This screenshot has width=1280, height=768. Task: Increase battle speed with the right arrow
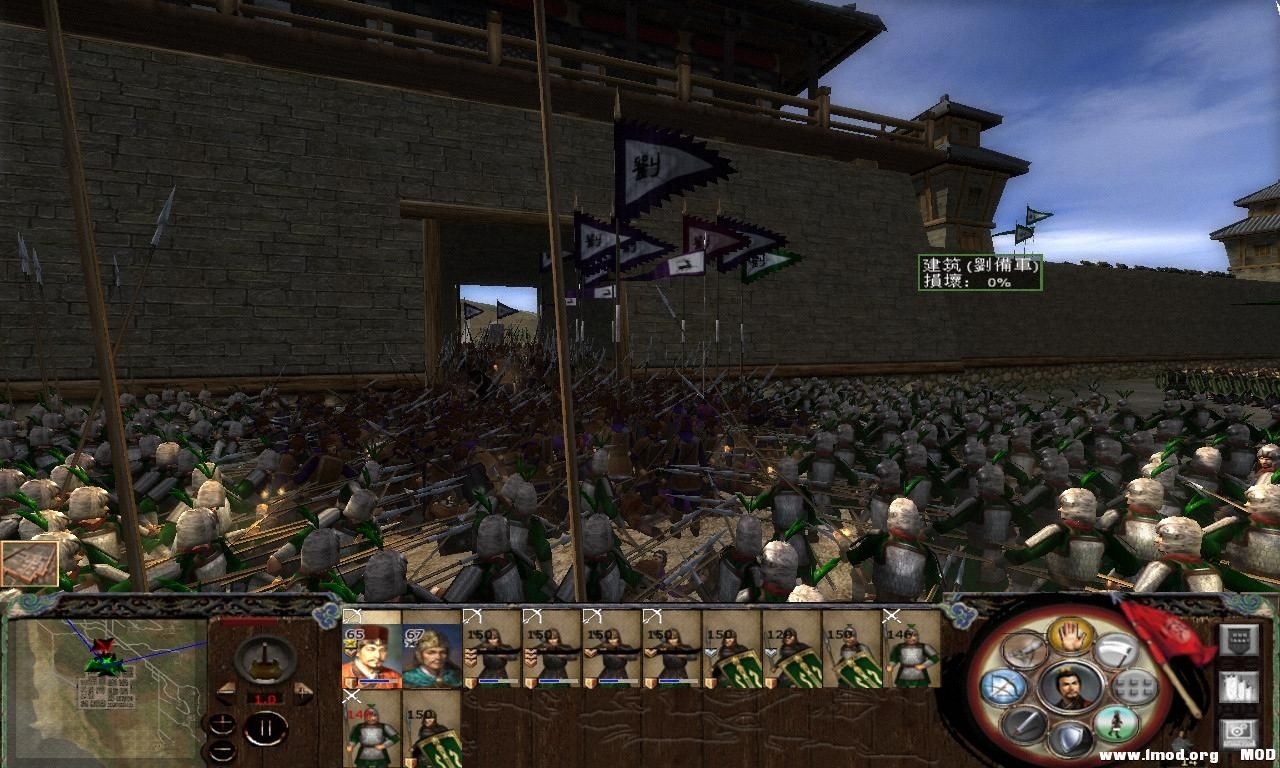(x=302, y=693)
